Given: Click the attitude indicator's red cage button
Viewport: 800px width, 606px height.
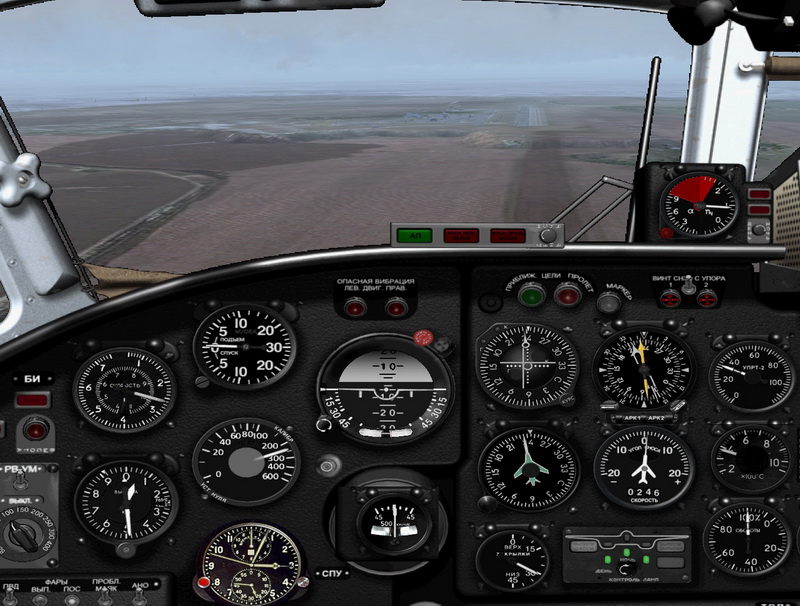Looking at the screenshot, I should point(422,338).
